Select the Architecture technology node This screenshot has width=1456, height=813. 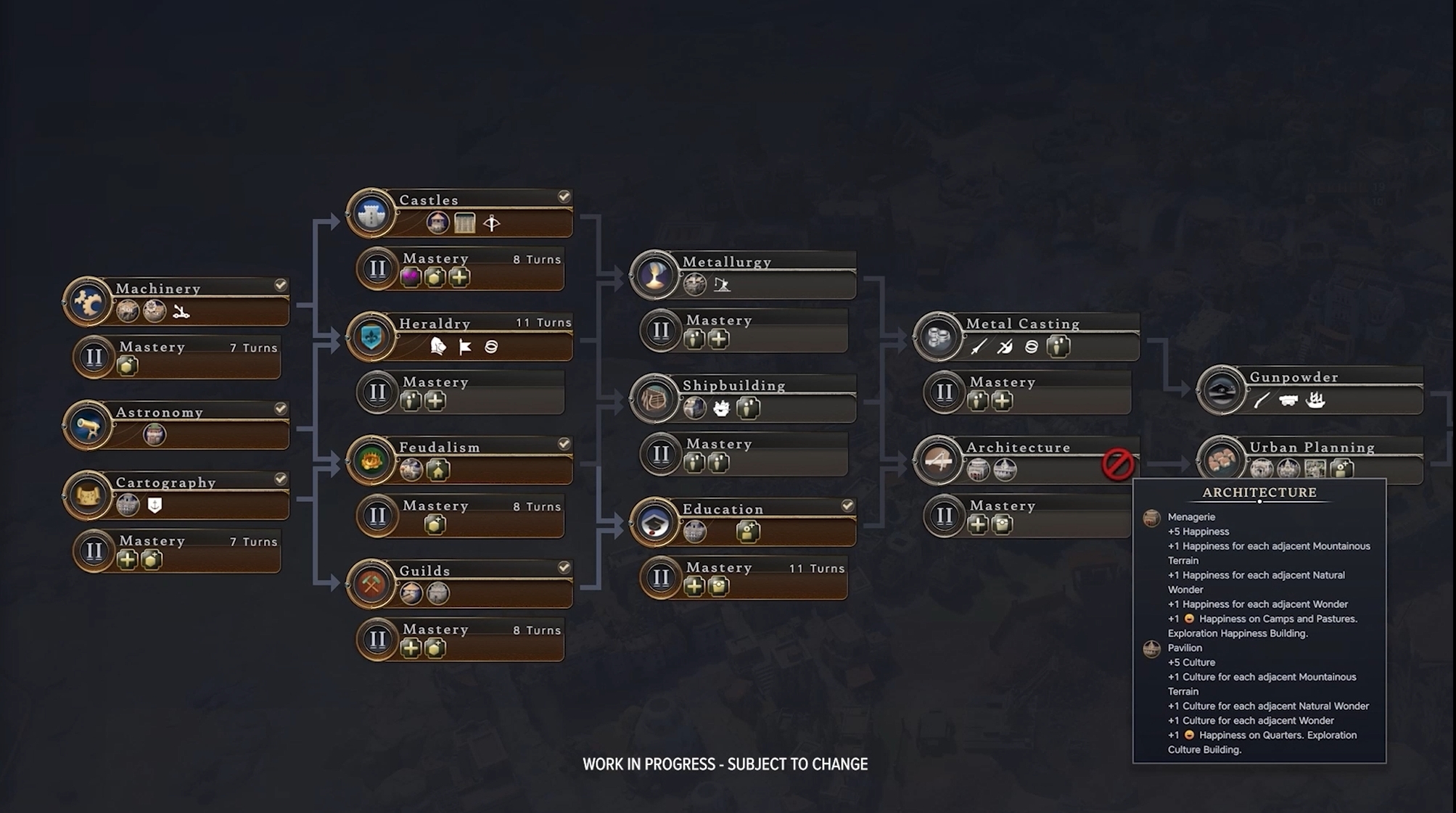1029,459
